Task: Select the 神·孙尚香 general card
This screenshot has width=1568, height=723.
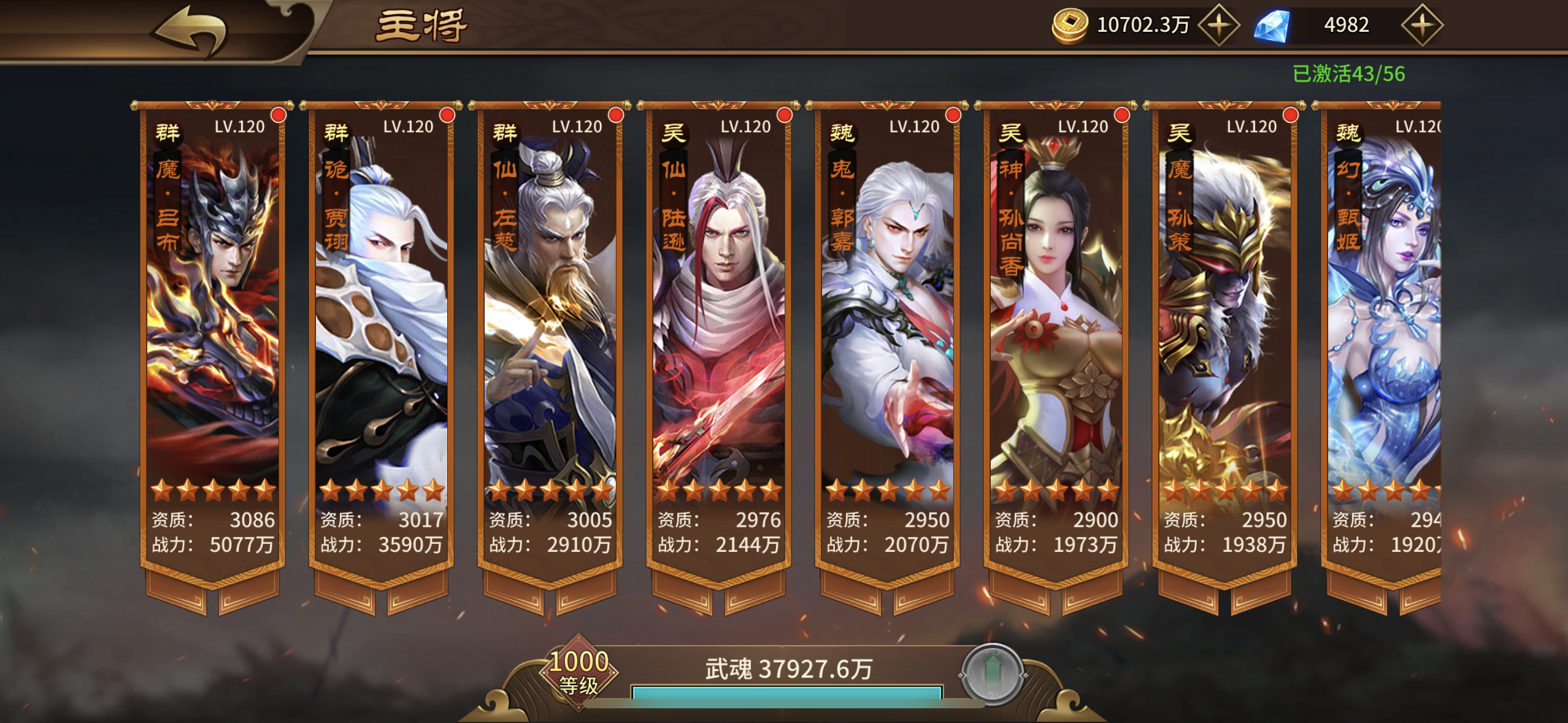Action: (1056, 343)
